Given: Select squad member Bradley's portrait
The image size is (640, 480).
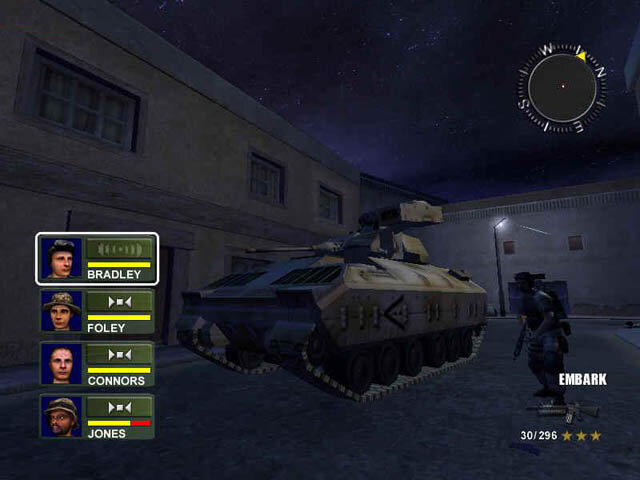Looking at the screenshot, I should click(61, 258).
